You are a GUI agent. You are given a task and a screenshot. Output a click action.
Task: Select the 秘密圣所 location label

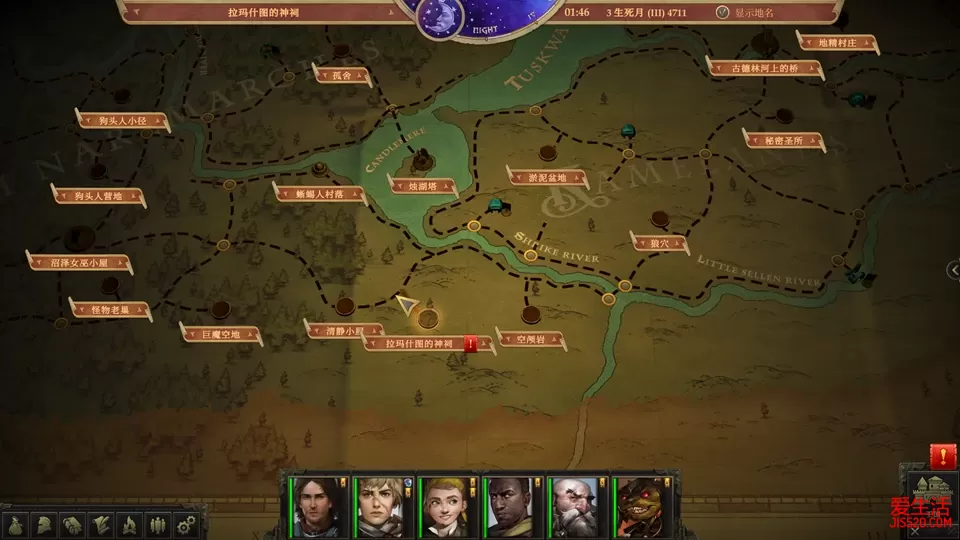coord(783,141)
